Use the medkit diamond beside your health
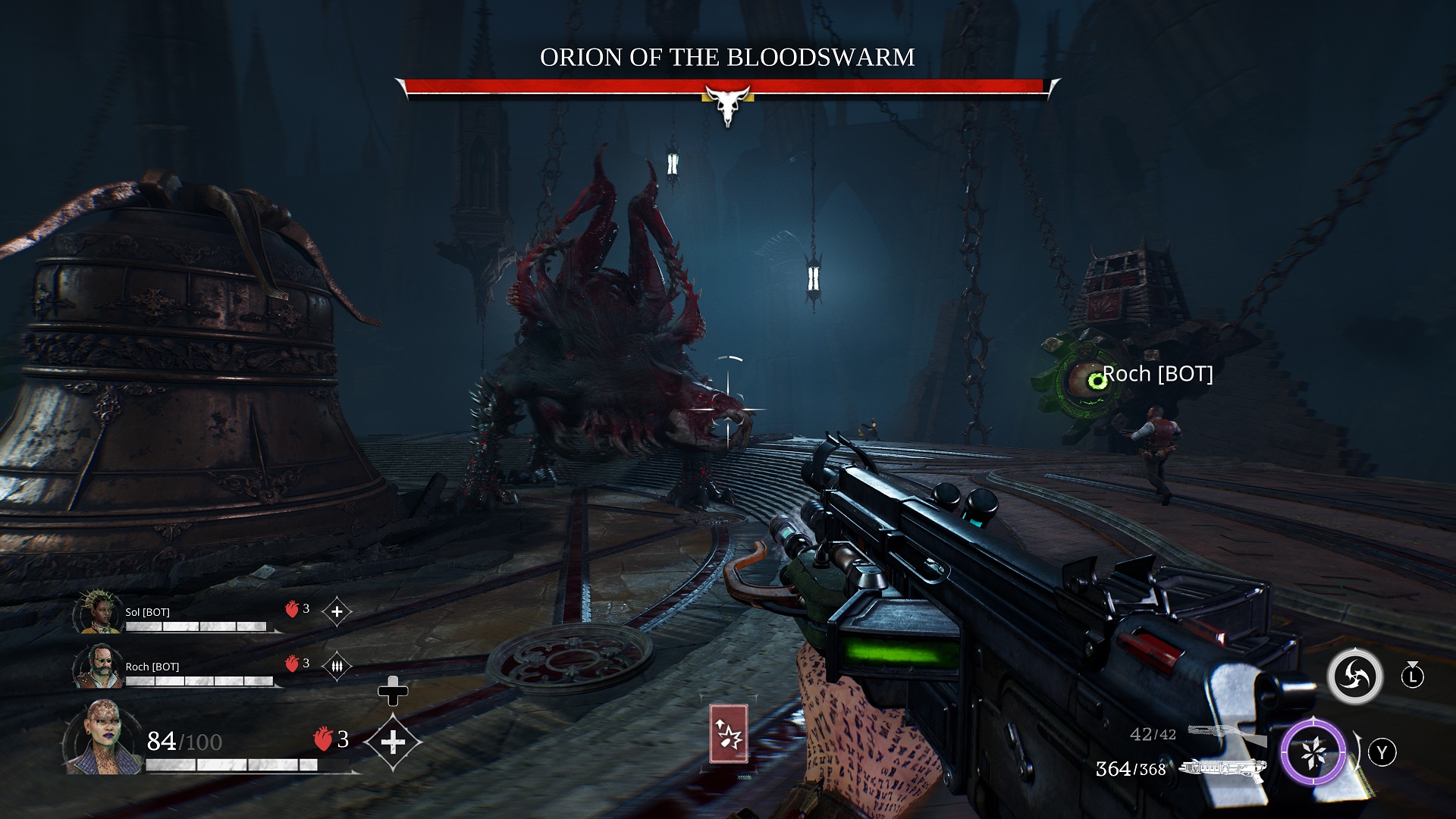 coord(393,742)
